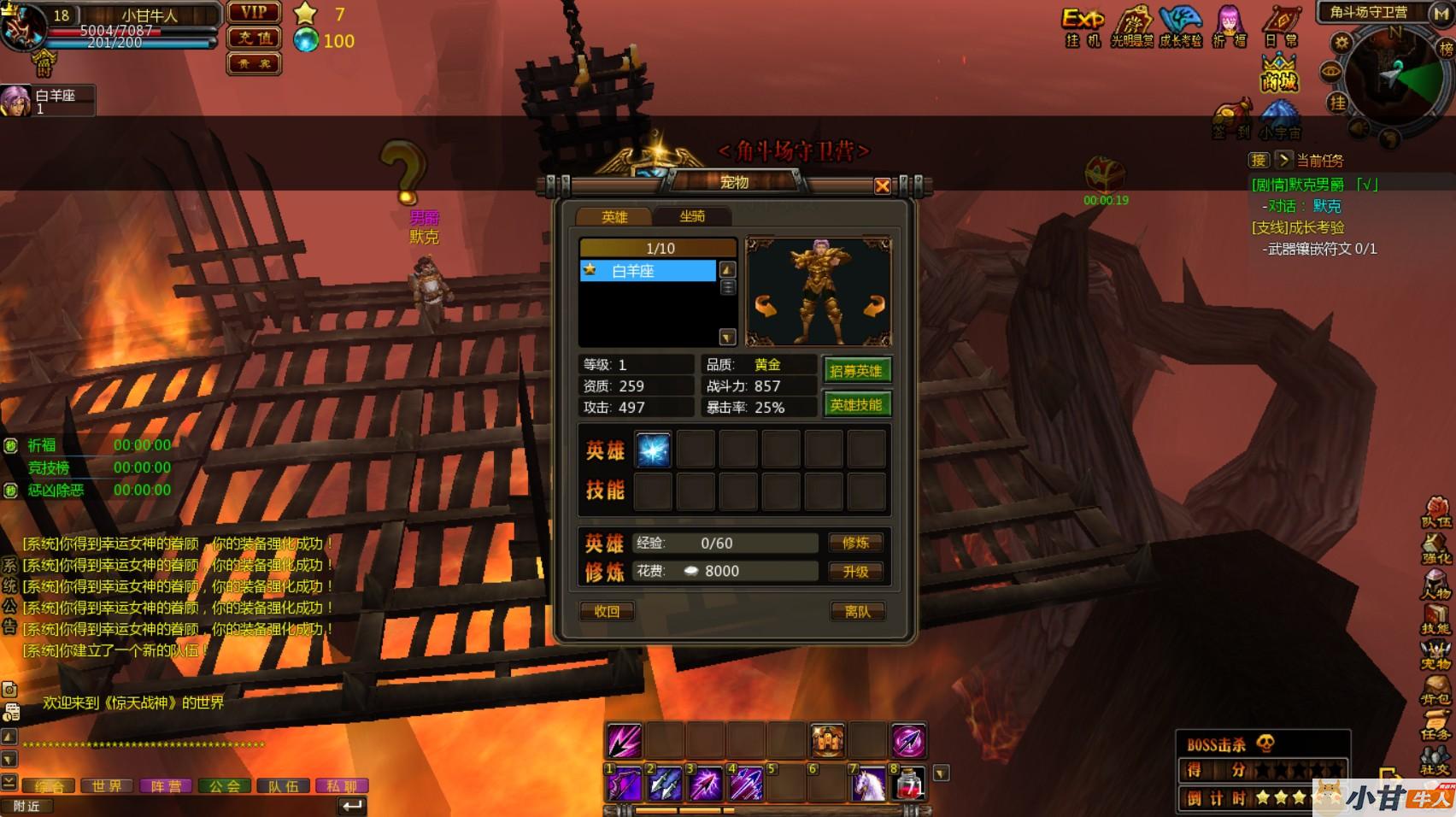Switch to the 世界 chat channel

click(108, 786)
